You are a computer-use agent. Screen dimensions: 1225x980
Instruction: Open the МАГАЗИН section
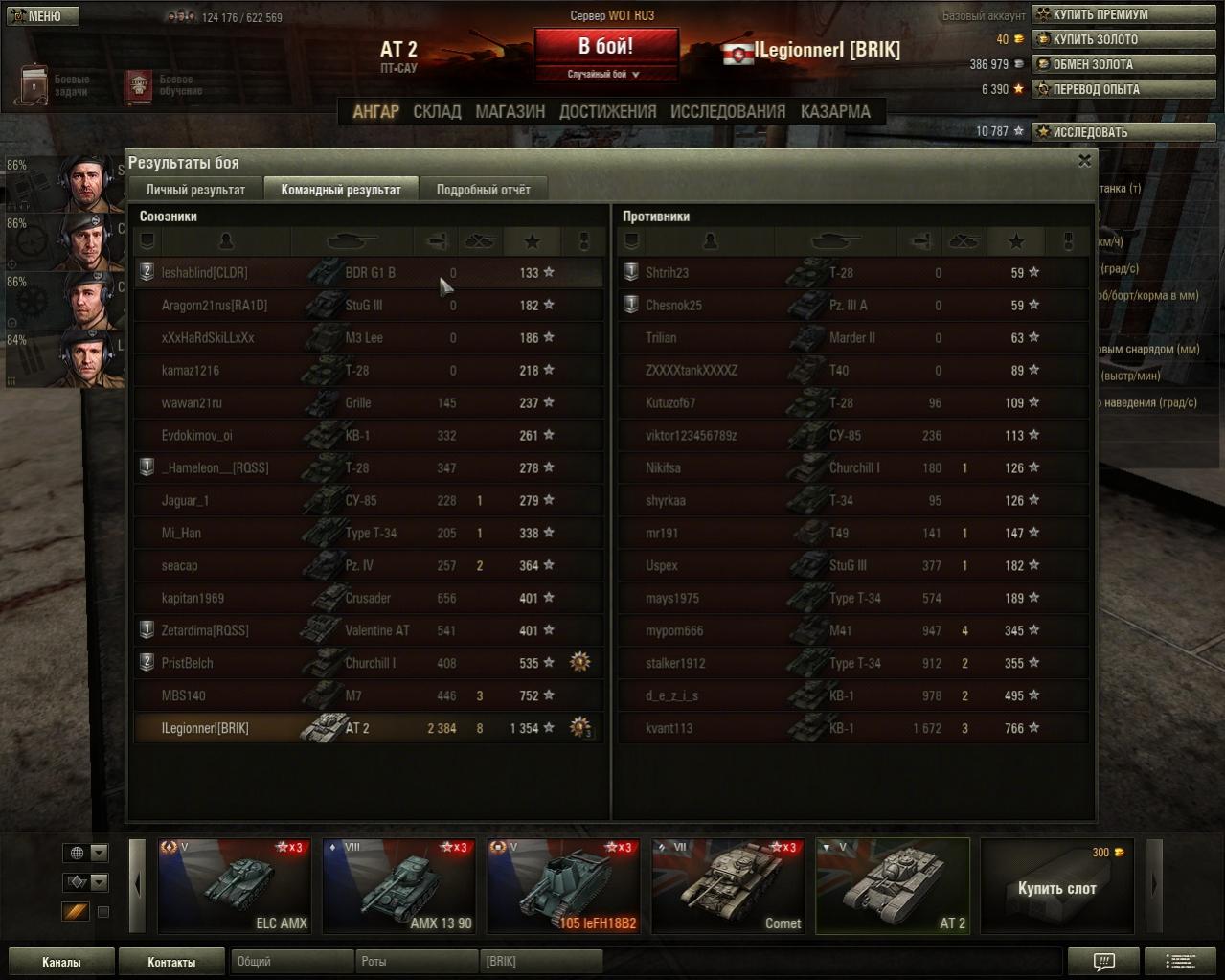(510, 112)
